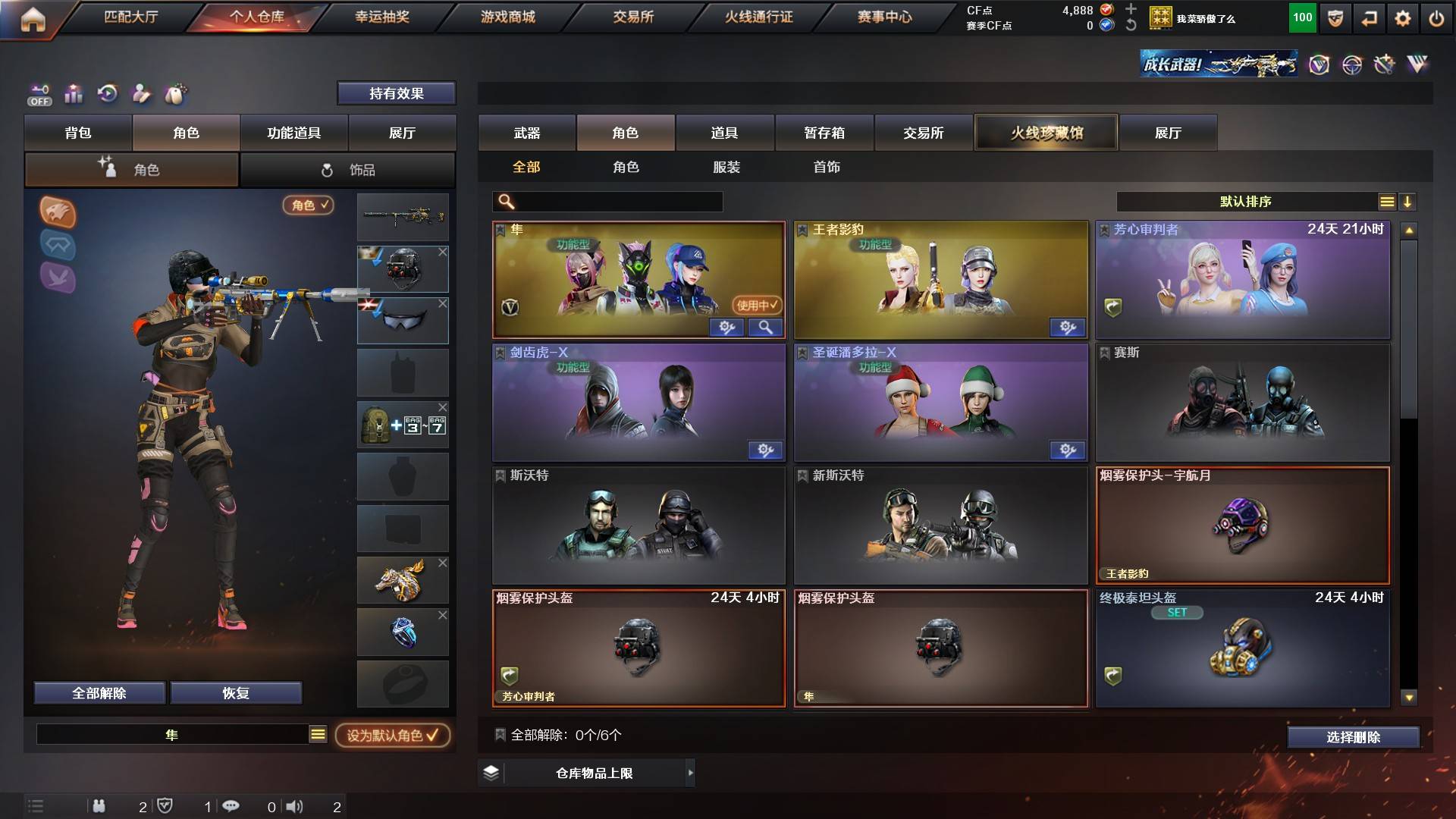Image resolution: width=1456 pixels, height=819 pixels.
Task: Click the character dye/makeover icon
Action: pyautogui.click(x=141, y=93)
